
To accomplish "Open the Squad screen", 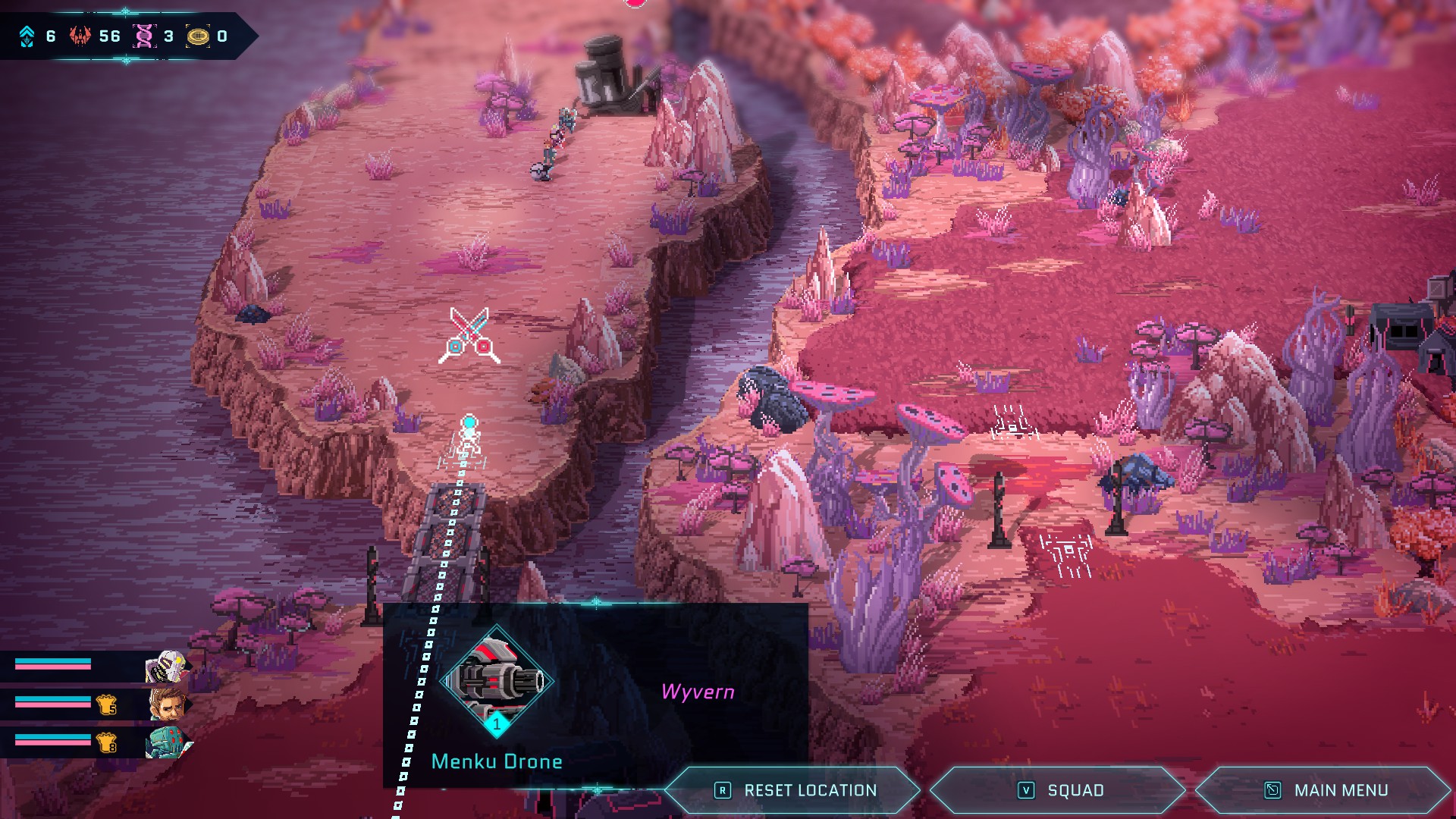I will 1059,790.
